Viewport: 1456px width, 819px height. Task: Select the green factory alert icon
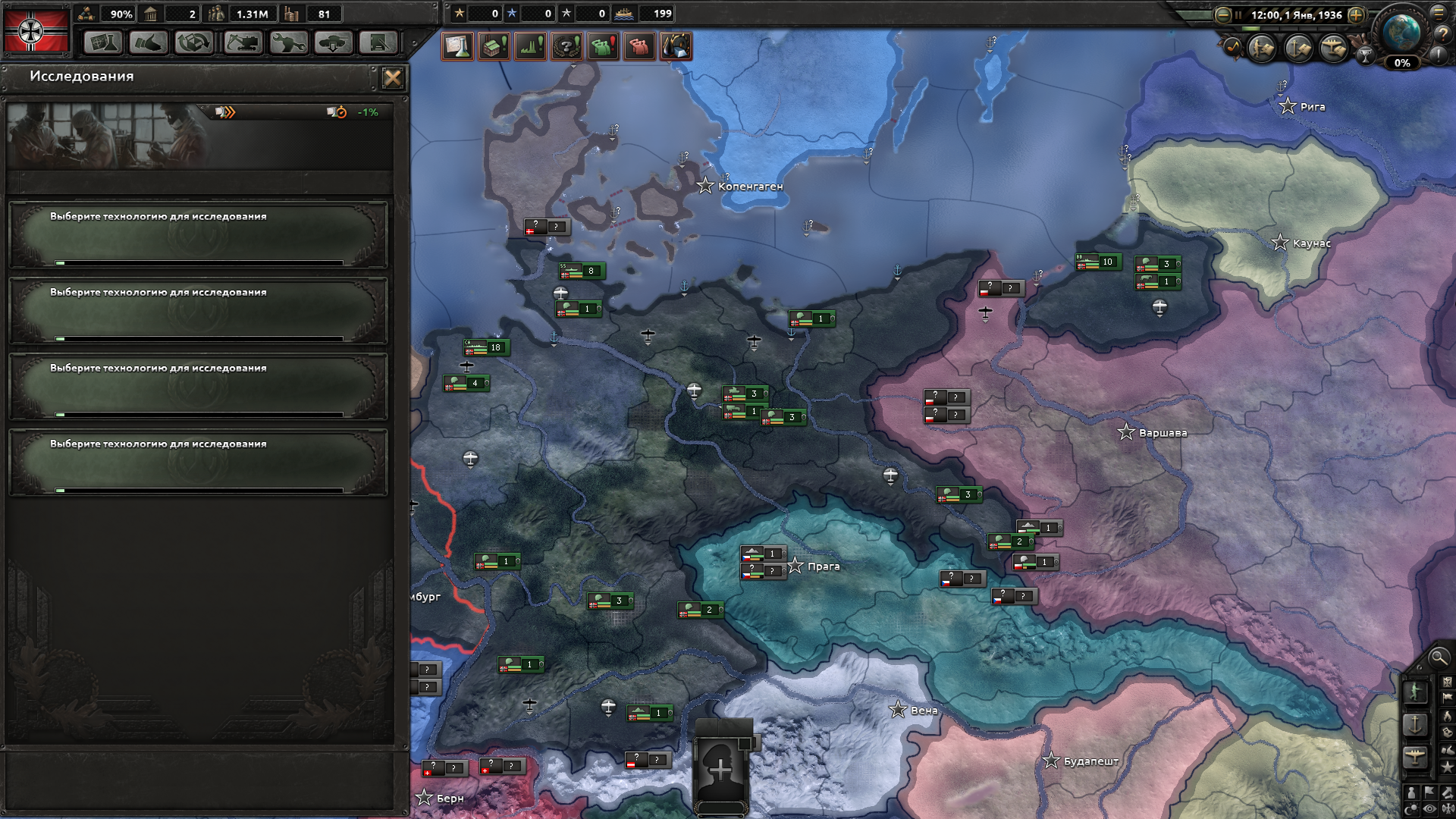(493, 46)
